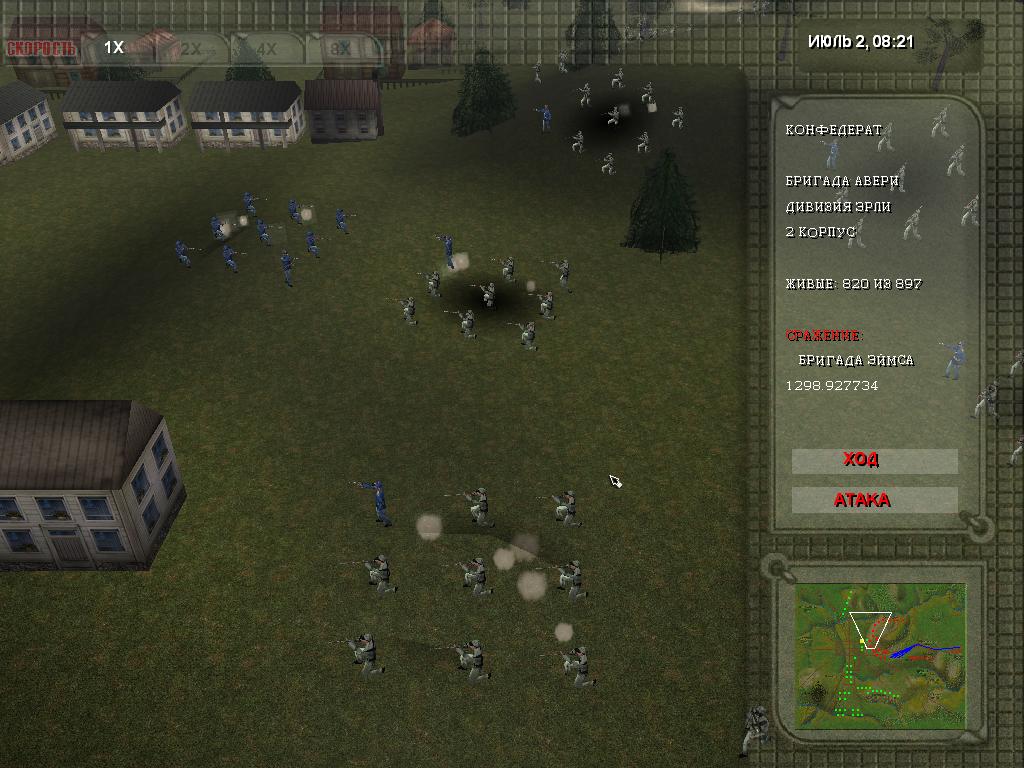
Task: Switch game speed to 2X
Action: 191,47
